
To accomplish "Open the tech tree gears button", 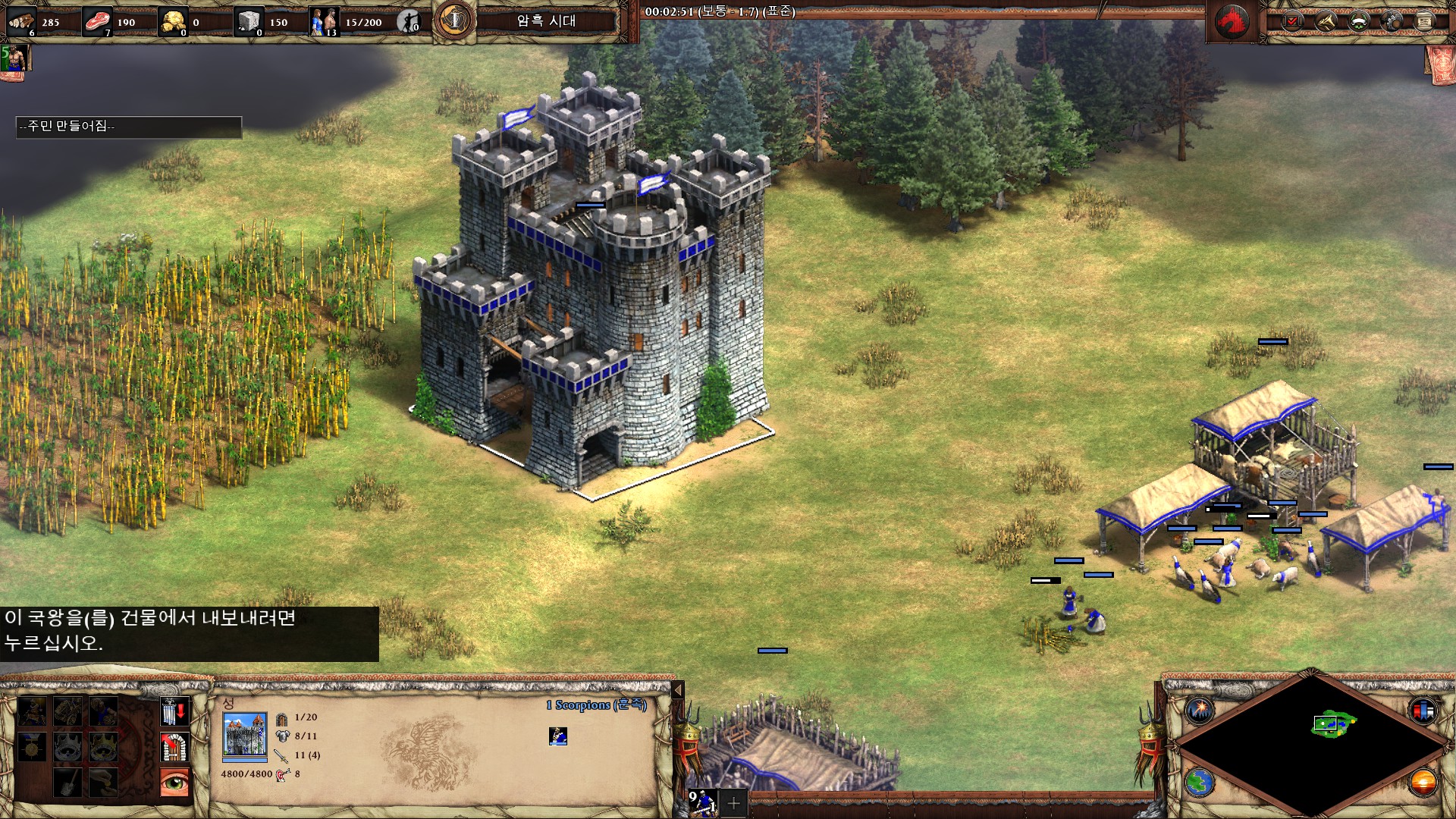I will coord(1392,21).
